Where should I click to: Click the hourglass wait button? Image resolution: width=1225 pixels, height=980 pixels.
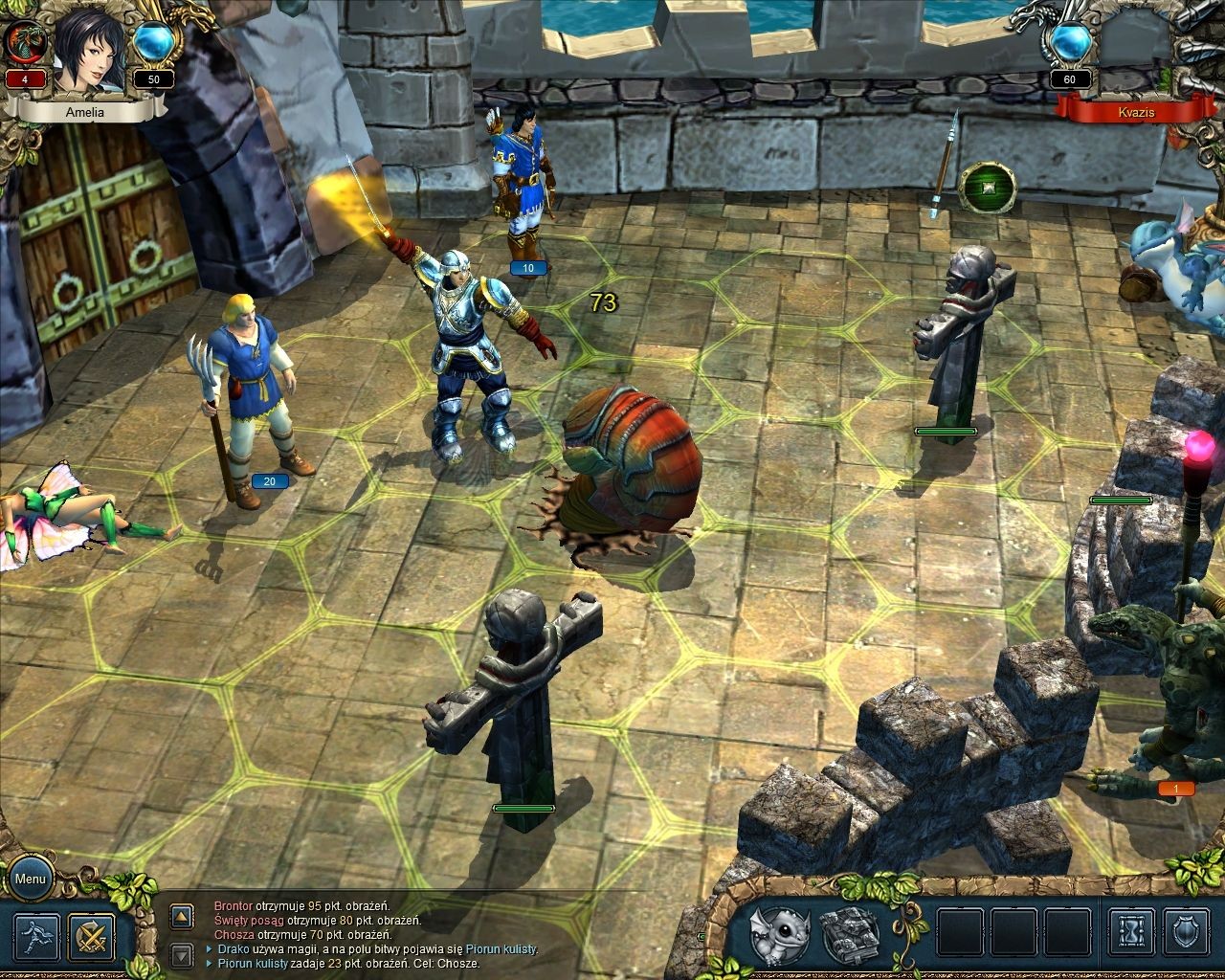1132,935
